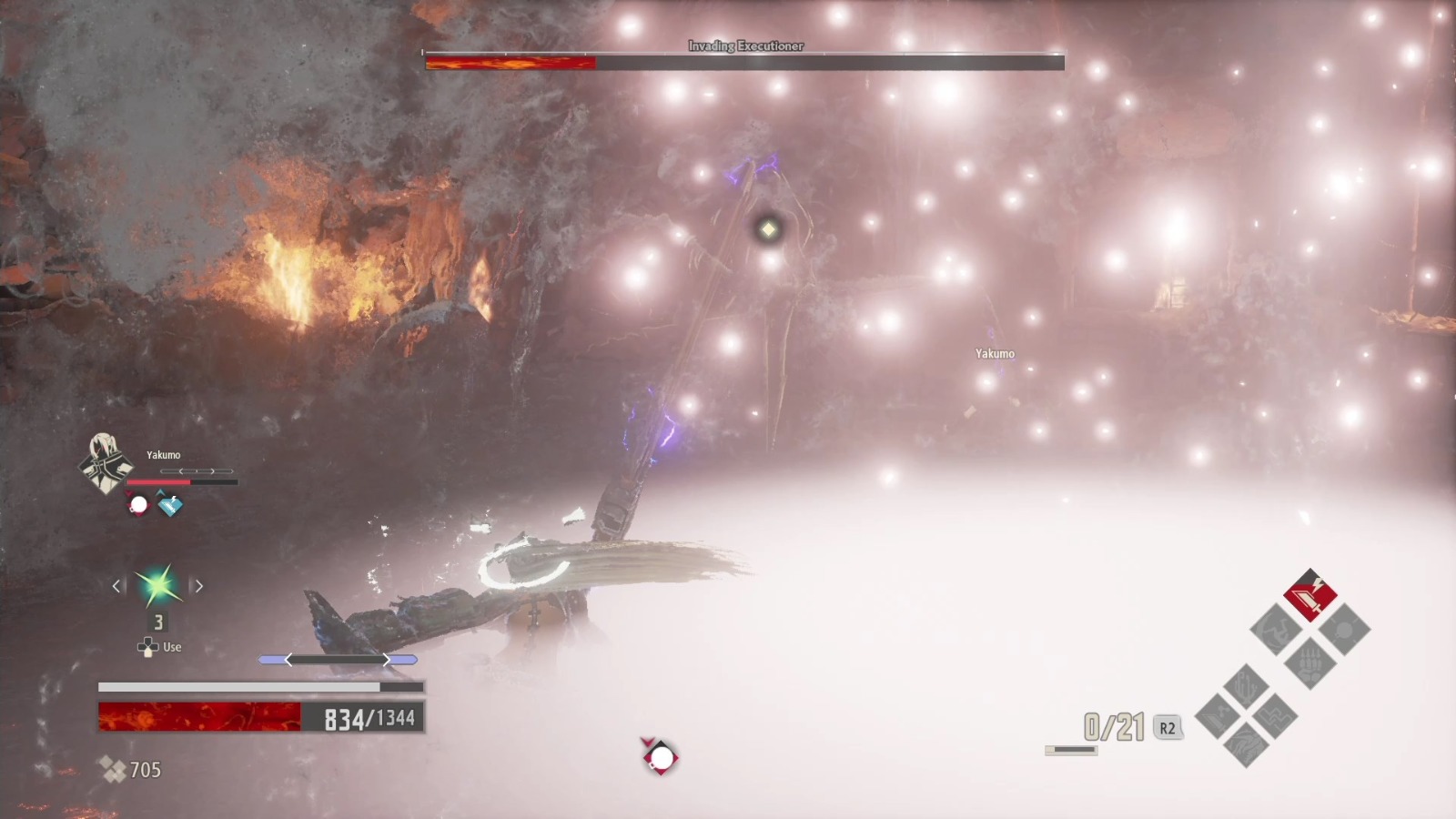Viewport: 1456px width, 819px height.
Task: Click the right arrow of the item selector
Action: click(198, 585)
